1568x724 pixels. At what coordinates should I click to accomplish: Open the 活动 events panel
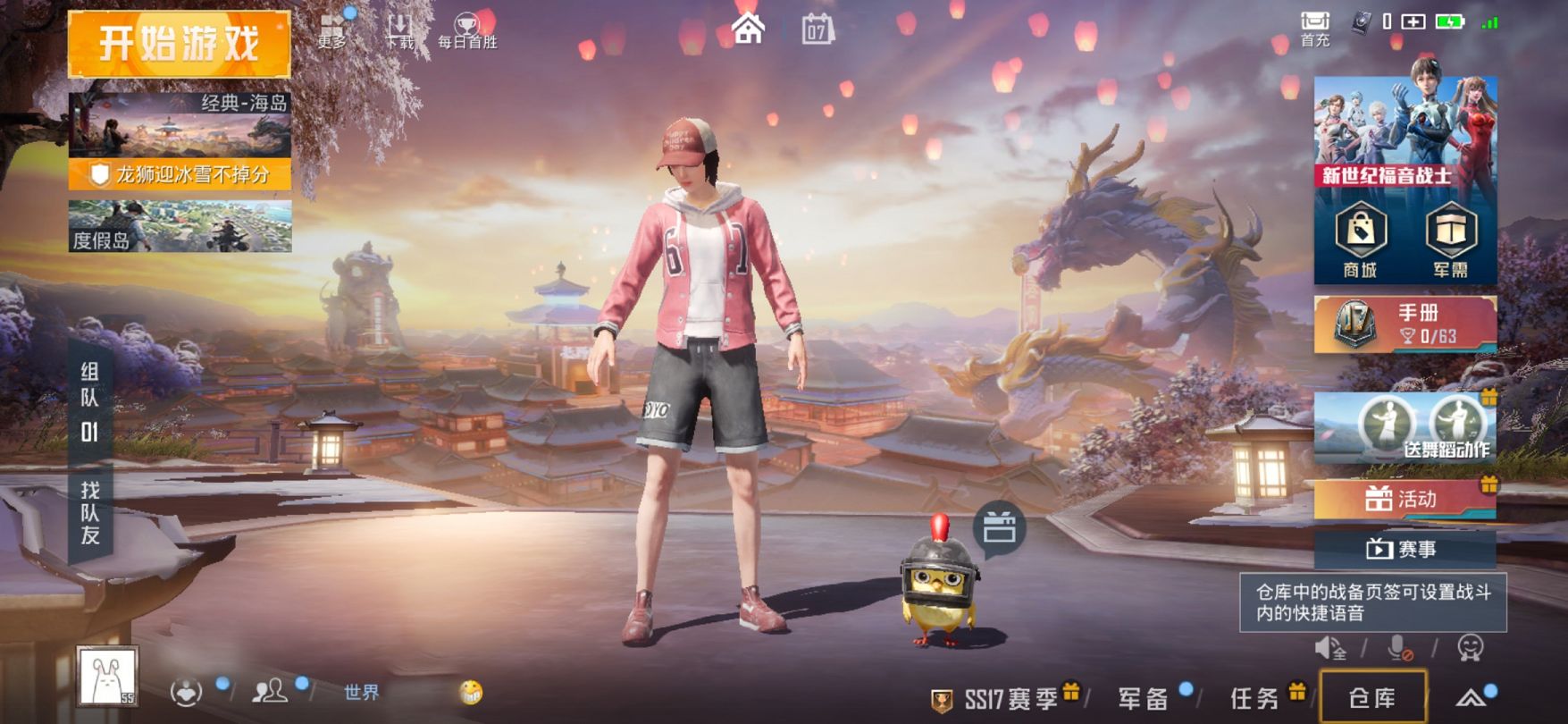[1404, 498]
